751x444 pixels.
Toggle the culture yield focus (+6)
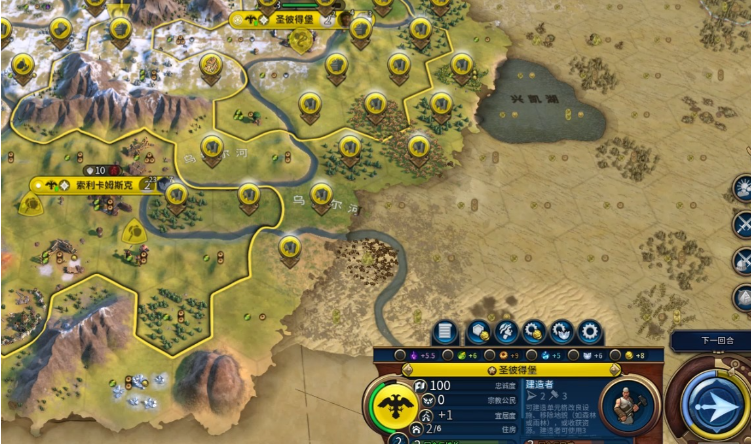pos(590,355)
